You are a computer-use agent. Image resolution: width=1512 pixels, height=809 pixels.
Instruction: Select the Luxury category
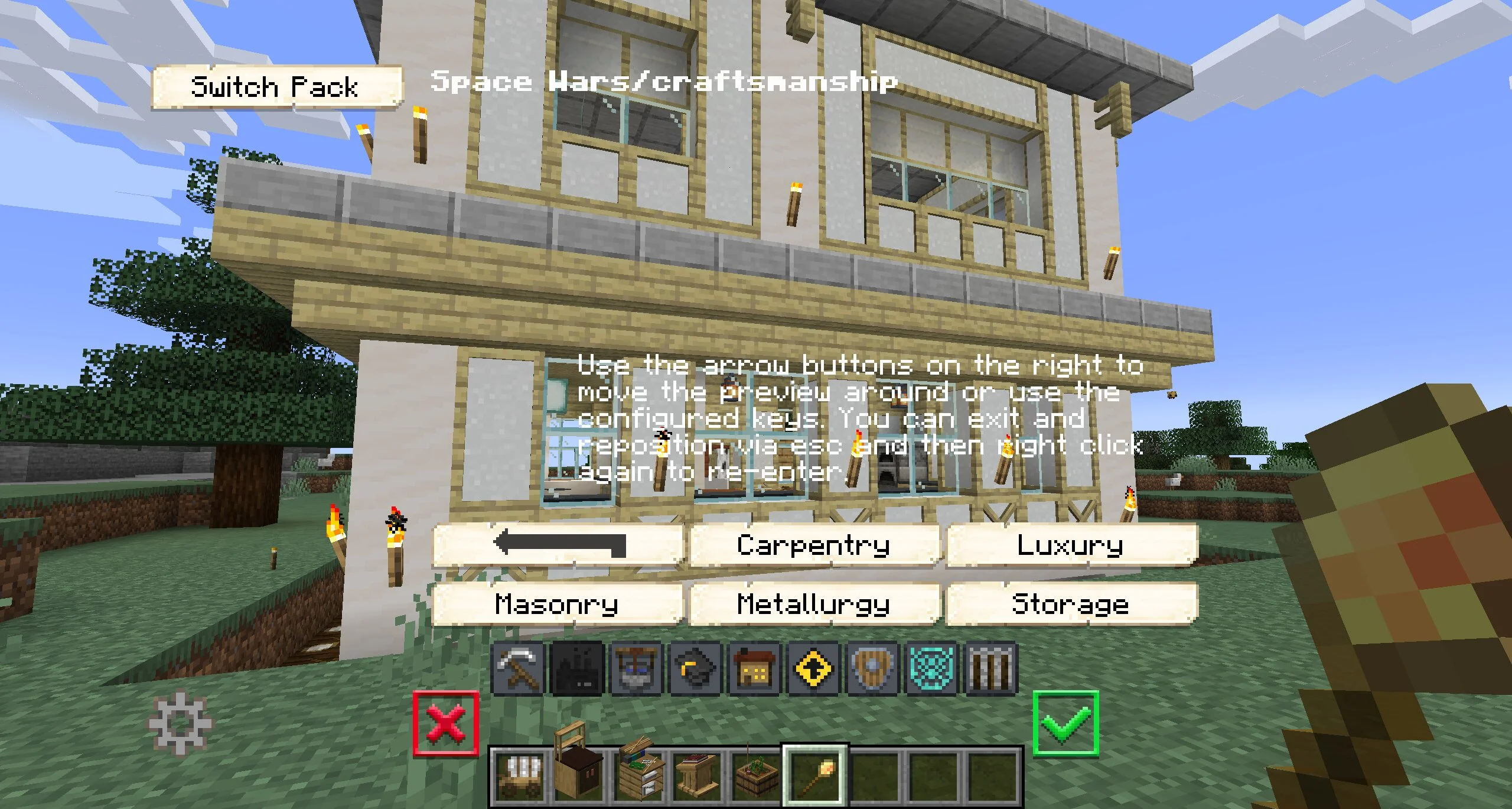1071,544
